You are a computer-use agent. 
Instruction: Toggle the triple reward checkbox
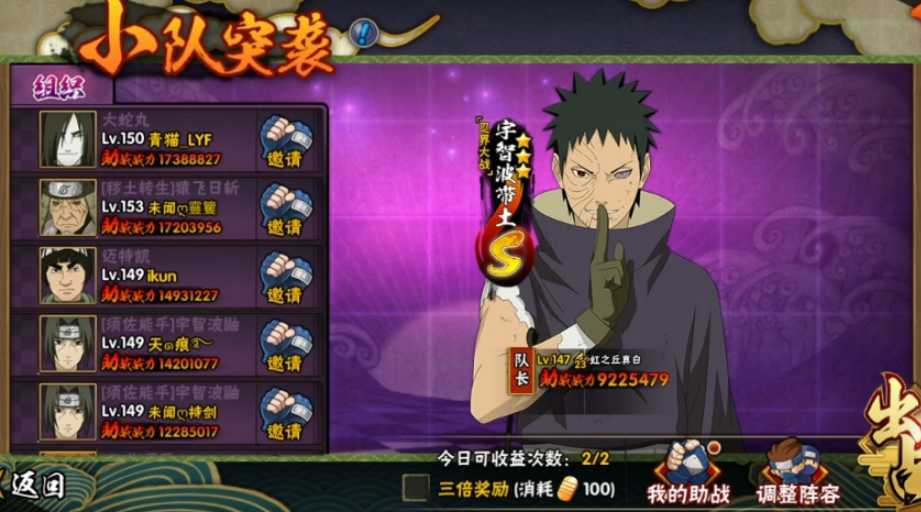click(415, 488)
